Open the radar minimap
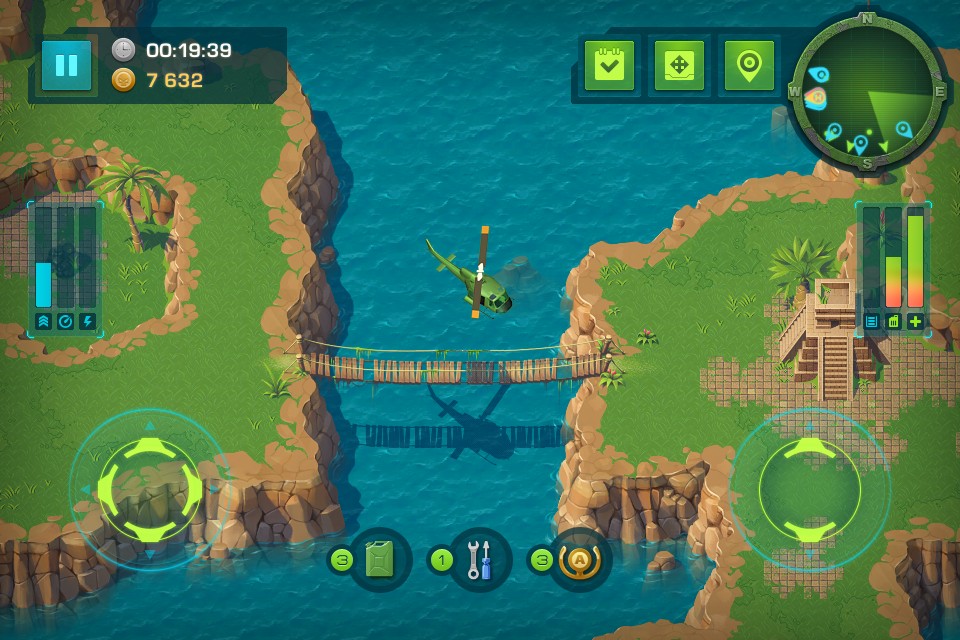Viewport: 960px width, 640px height. 866,90
